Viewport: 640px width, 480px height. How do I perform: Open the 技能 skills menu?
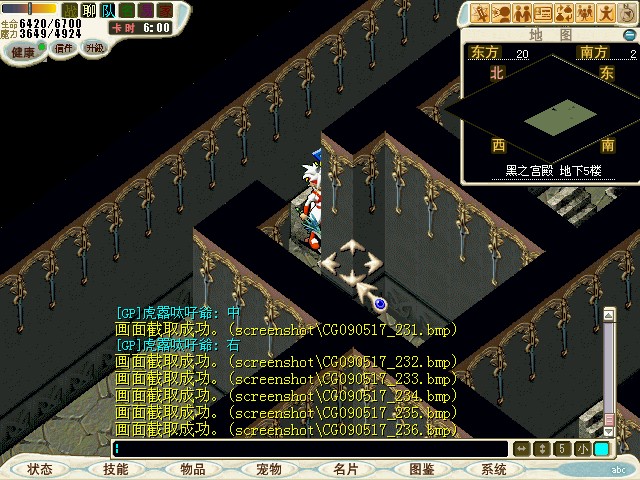pos(116,468)
